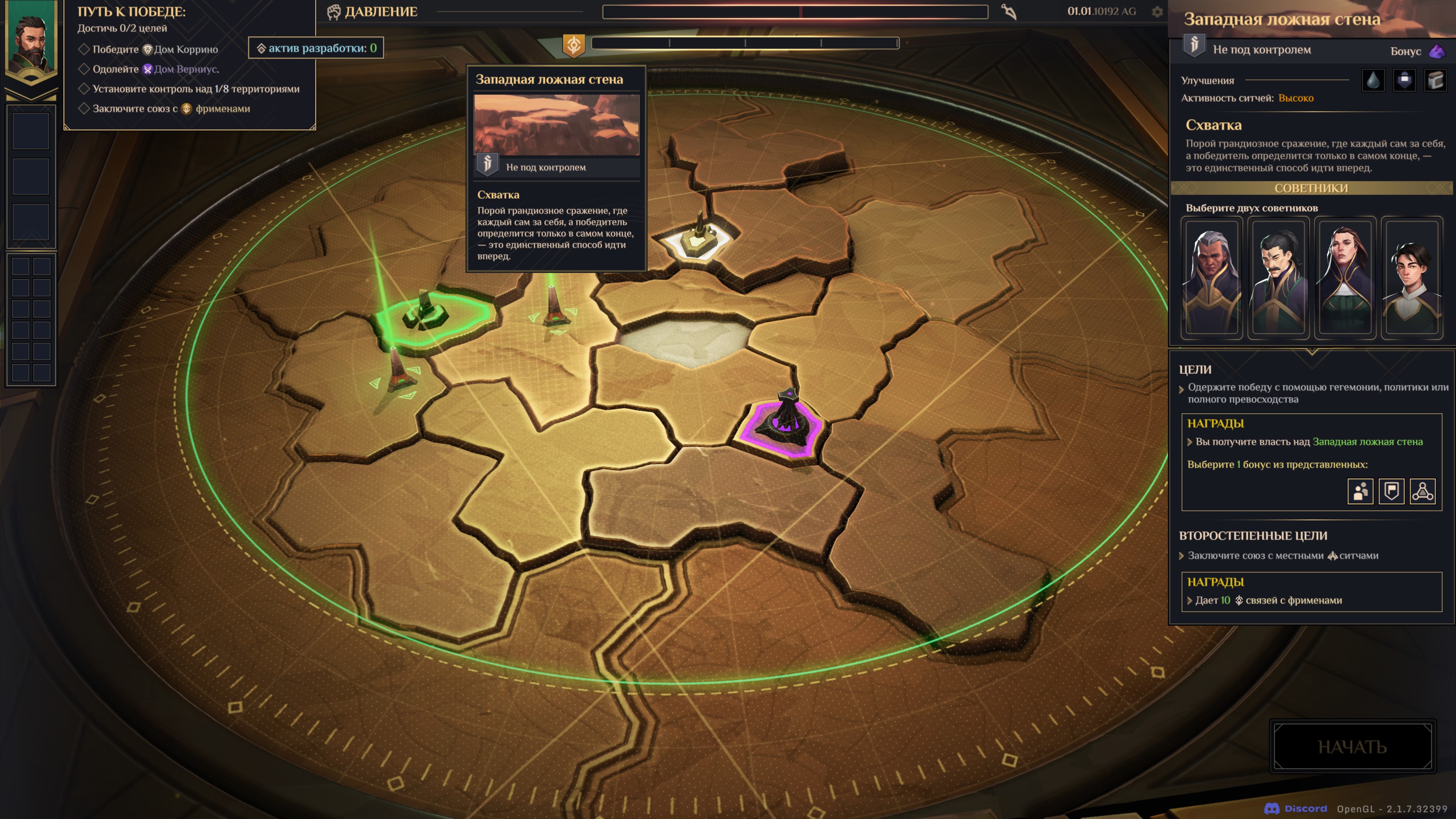Click the НАЧАТЬ start button
This screenshot has width=1456, height=819.
1352,746
